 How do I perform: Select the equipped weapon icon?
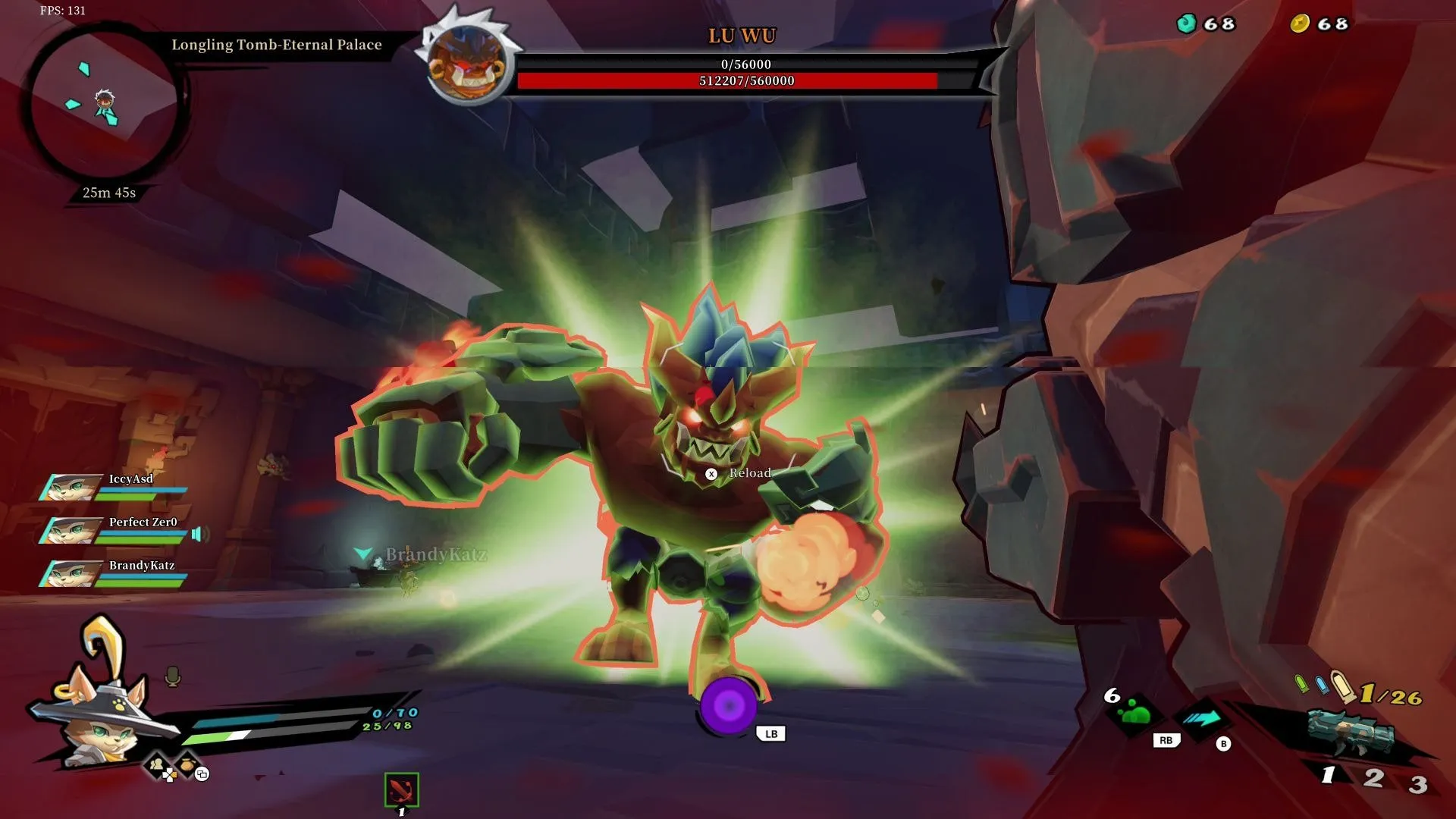coord(1351,733)
